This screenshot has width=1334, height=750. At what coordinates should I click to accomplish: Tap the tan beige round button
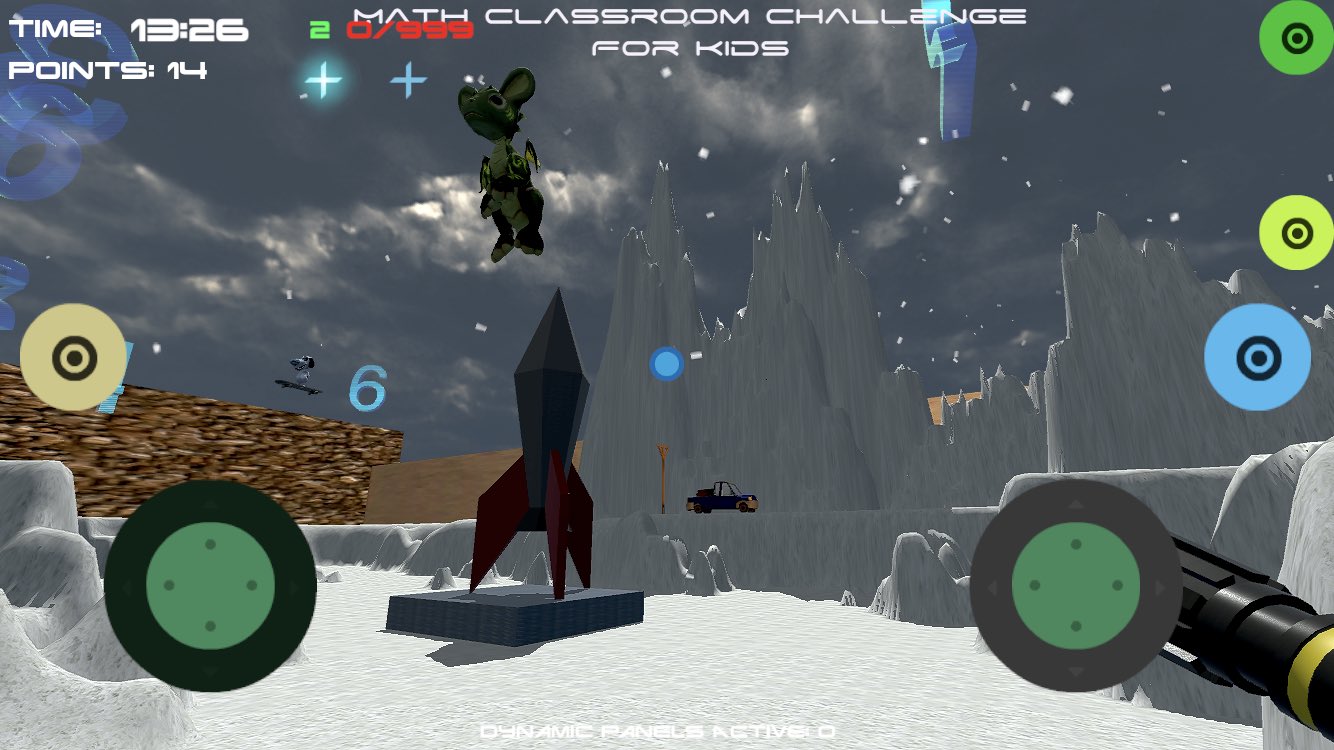tap(73, 357)
